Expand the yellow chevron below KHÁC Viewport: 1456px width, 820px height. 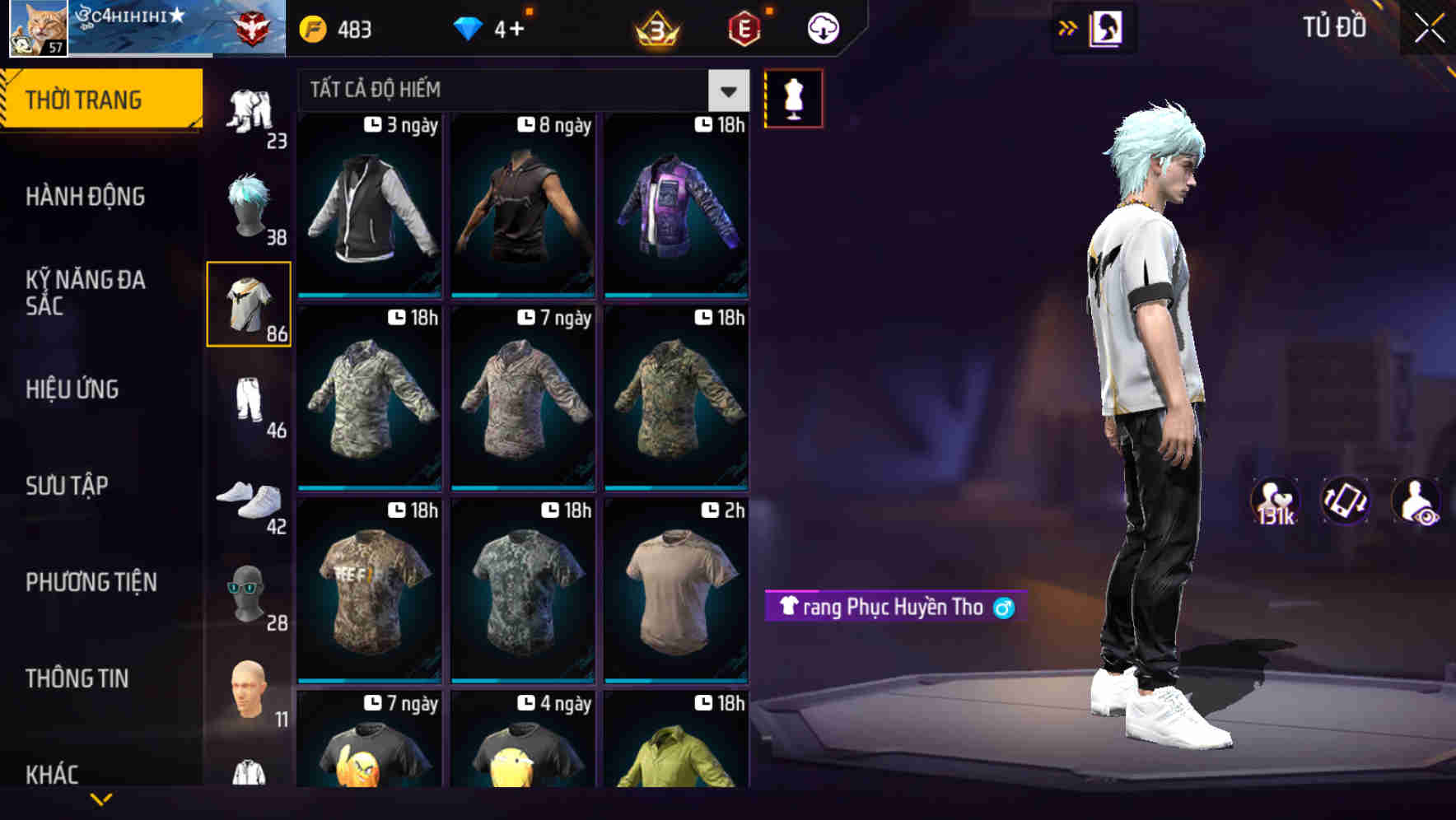click(x=101, y=800)
